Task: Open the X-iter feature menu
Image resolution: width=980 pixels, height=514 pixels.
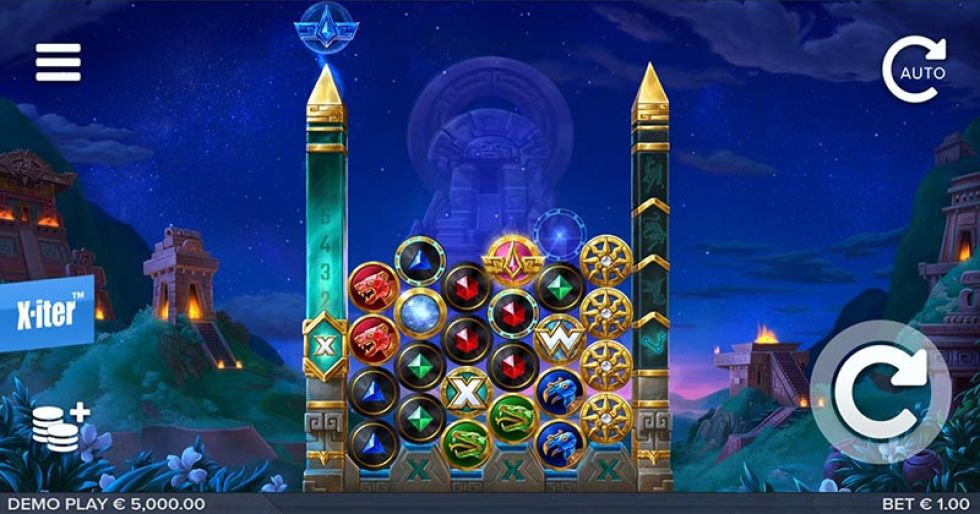Action: click(x=46, y=313)
